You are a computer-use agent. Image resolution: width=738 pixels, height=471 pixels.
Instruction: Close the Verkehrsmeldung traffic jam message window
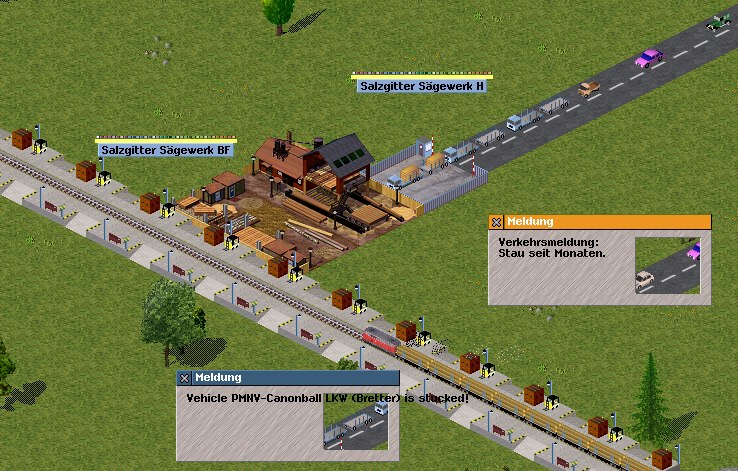(496, 222)
